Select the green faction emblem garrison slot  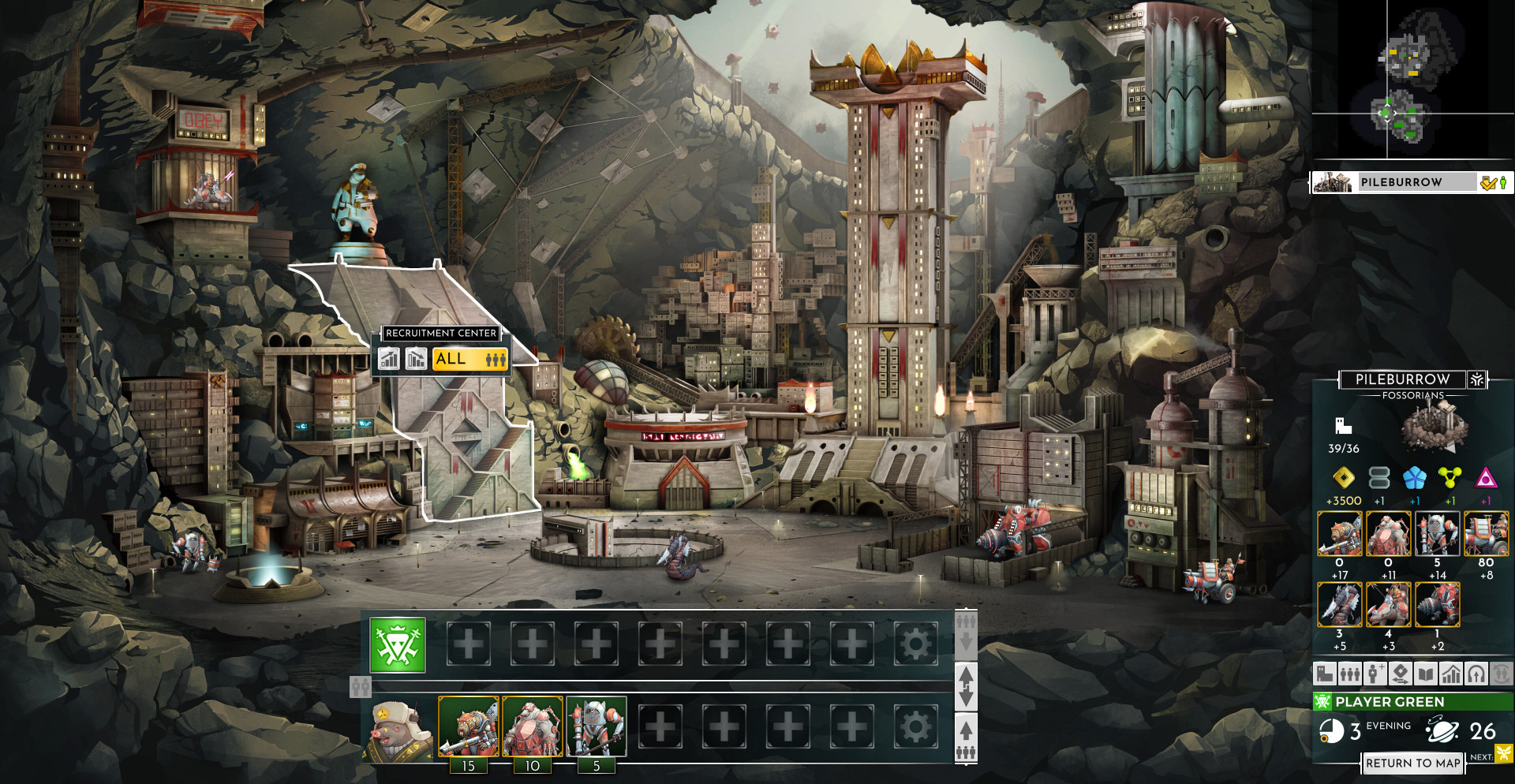click(398, 645)
